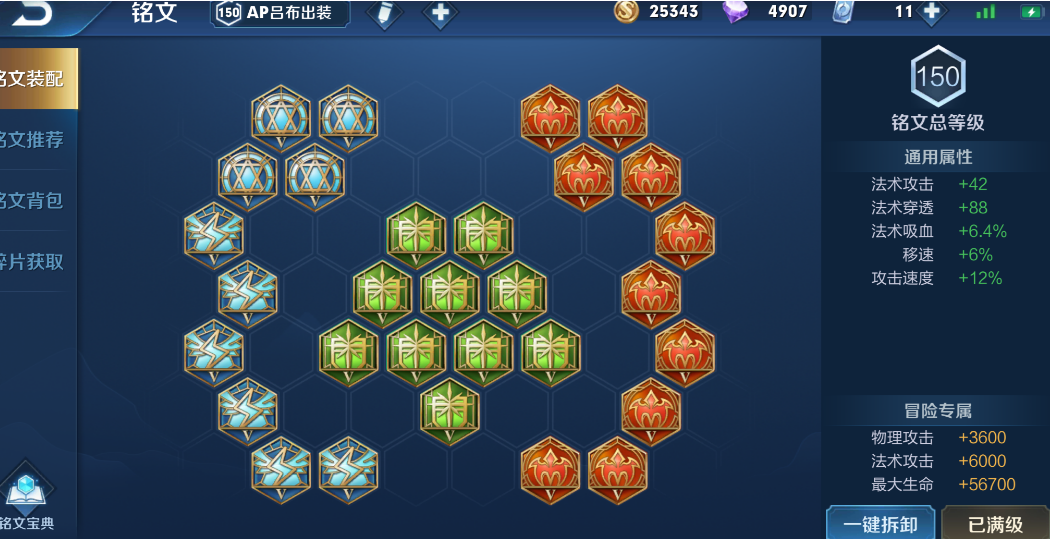Select the purple diamond currency icon
The width and height of the screenshot is (1050, 539).
pos(735,12)
